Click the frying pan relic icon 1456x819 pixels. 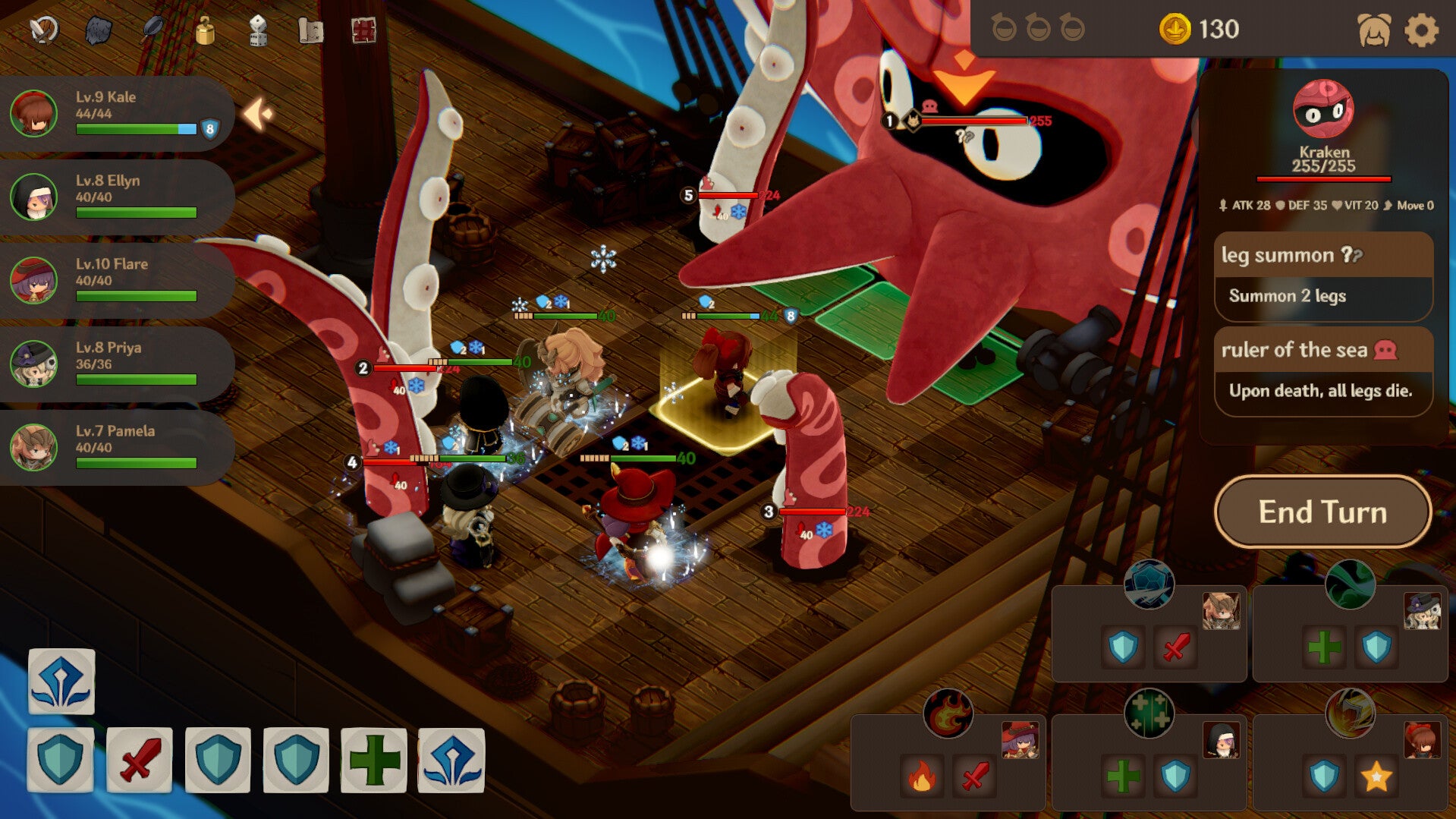point(153,29)
